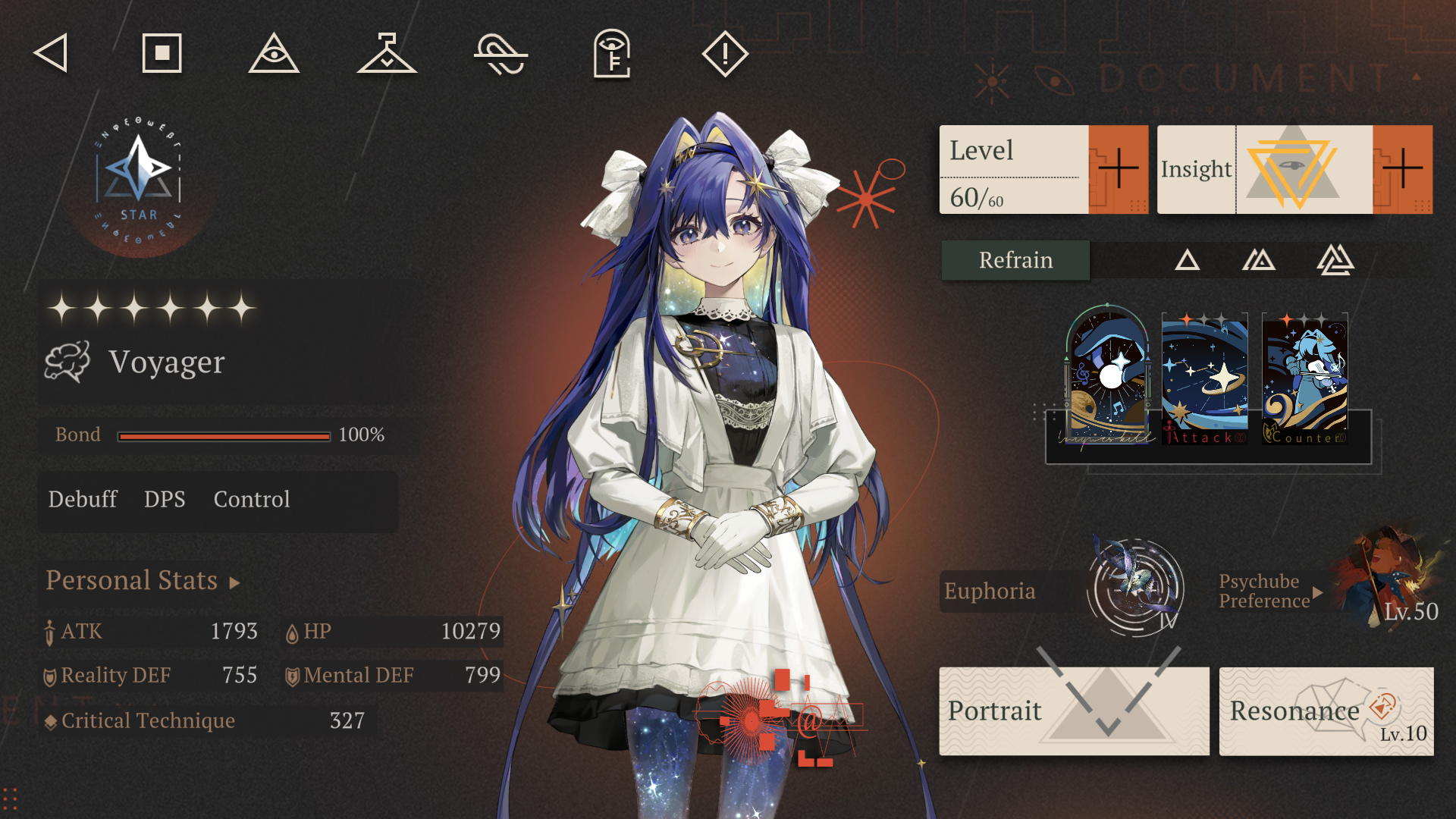This screenshot has height=819, width=1456.
Task: Inspect the Attack skill card
Action: 1205,378
